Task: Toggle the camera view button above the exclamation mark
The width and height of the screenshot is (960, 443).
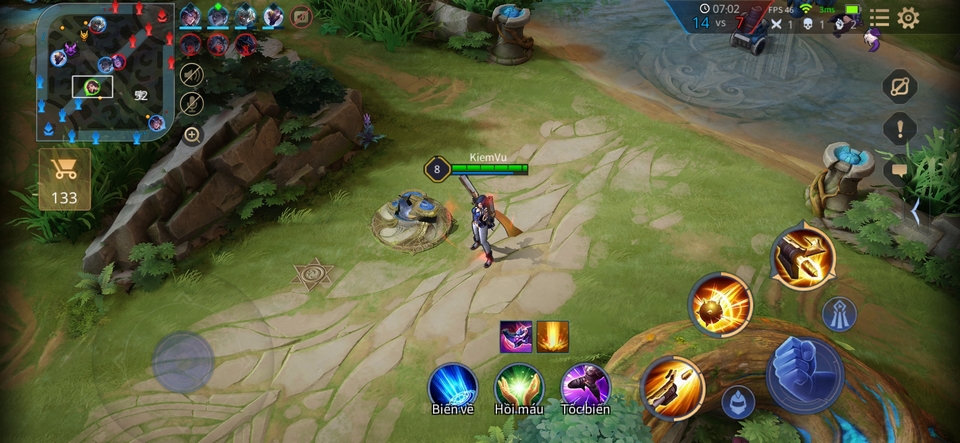Action: [900, 86]
